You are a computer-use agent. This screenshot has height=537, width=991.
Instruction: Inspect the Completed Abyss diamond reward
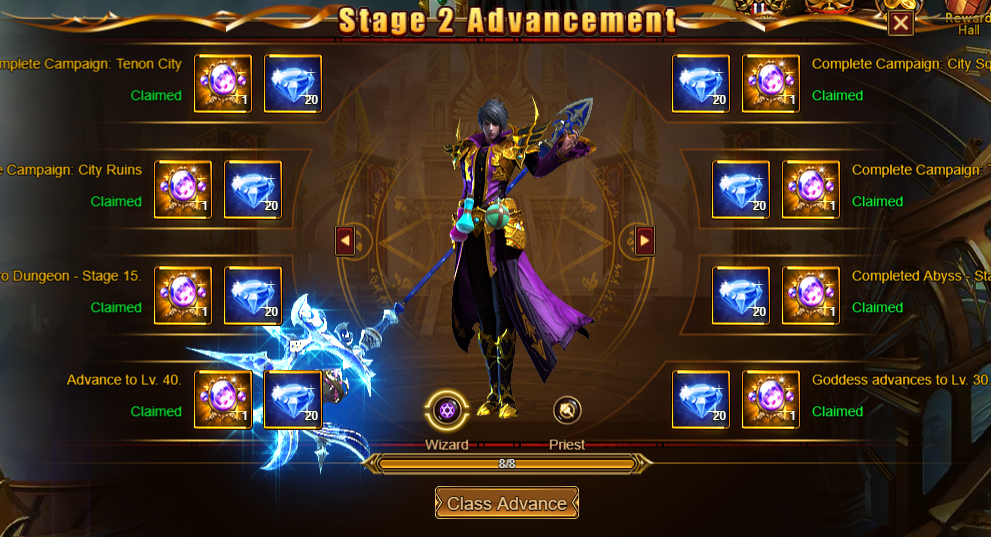pos(741,296)
